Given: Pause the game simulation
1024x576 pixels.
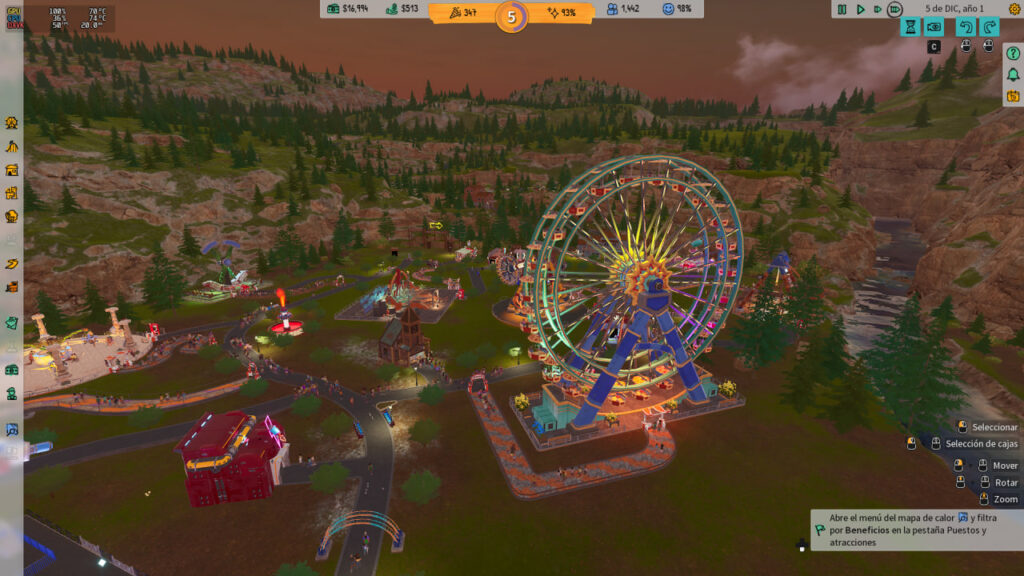Looking at the screenshot, I should pos(842,9).
